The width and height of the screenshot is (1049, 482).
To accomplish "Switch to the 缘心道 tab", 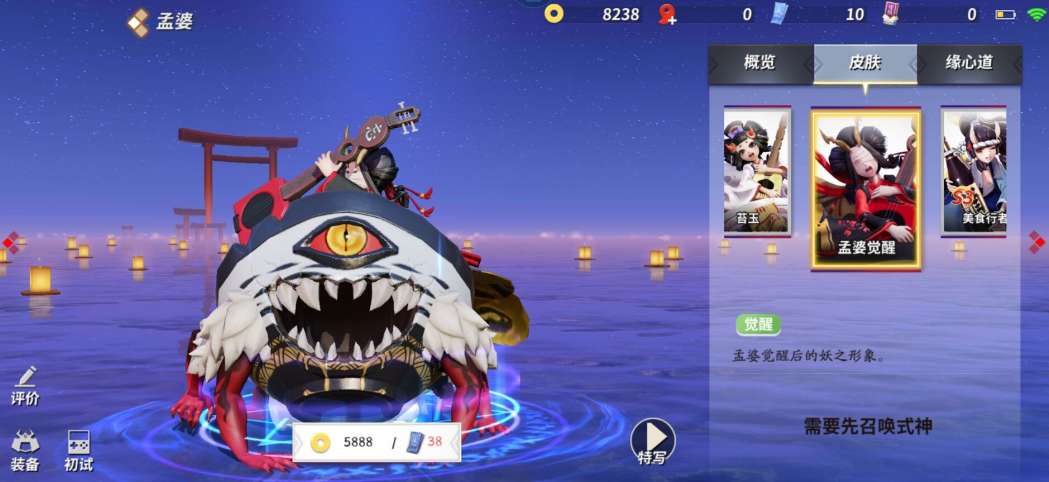I will 969,62.
